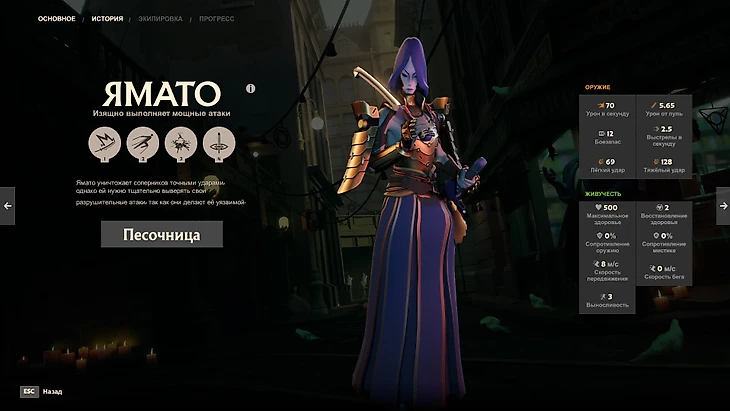Select Yamato's third ability, the shatter burst icon
Screen dimensions: 730x411
(180, 144)
